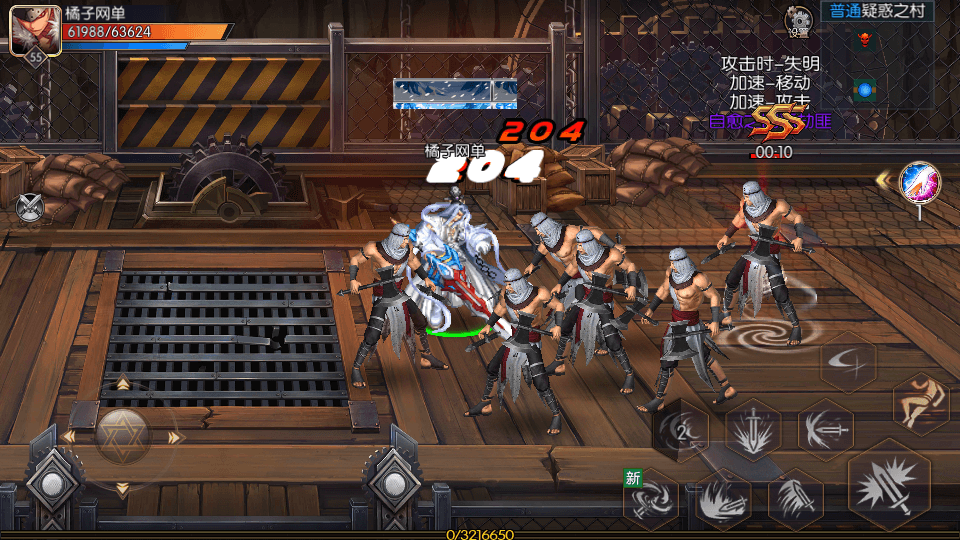The height and width of the screenshot is (540, 960).
Task: Push the joystick's left arrow
Action: coord(68,437)
